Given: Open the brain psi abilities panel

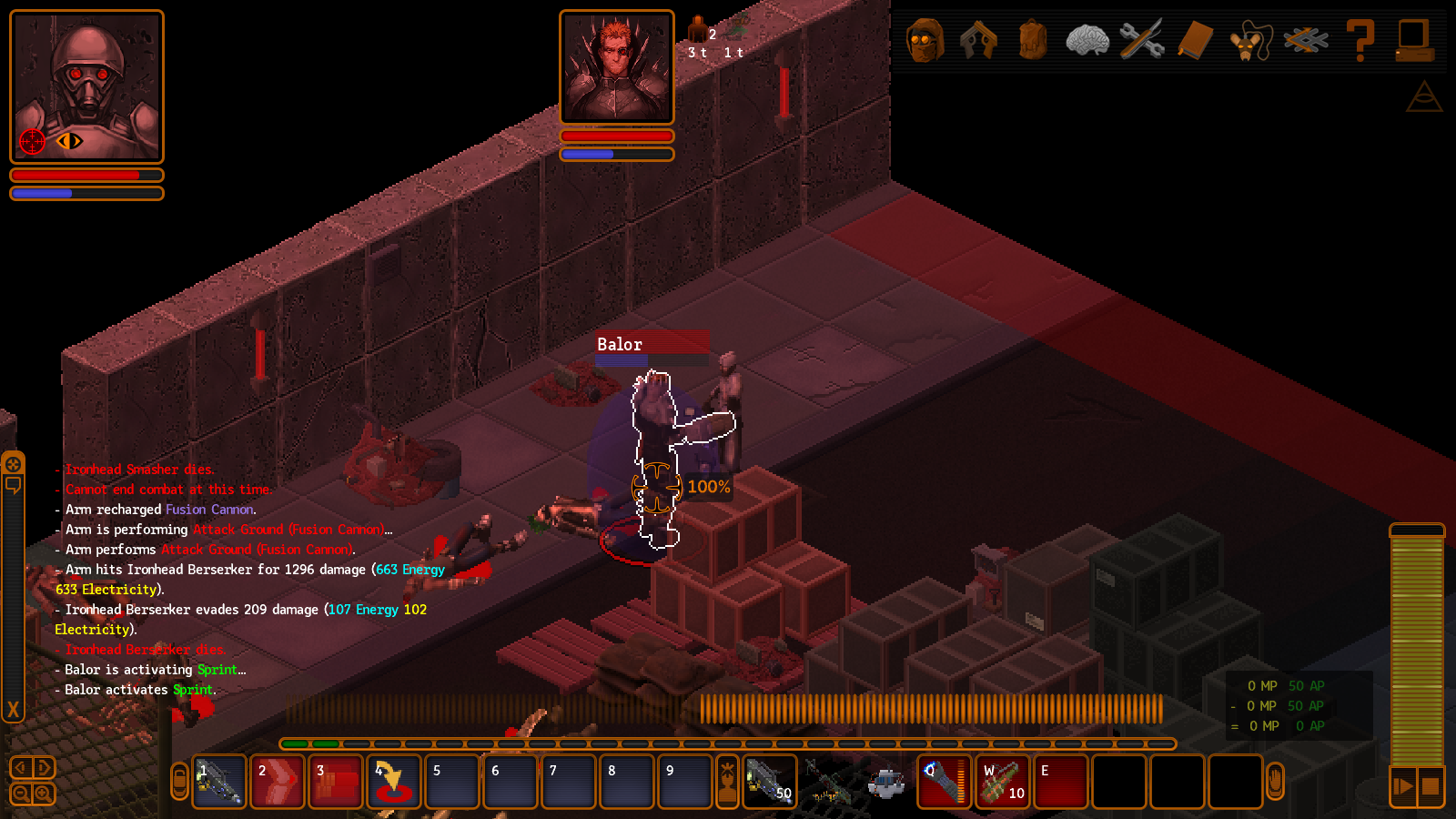Looking at the screenshot, I should [x=1087, y=41].
